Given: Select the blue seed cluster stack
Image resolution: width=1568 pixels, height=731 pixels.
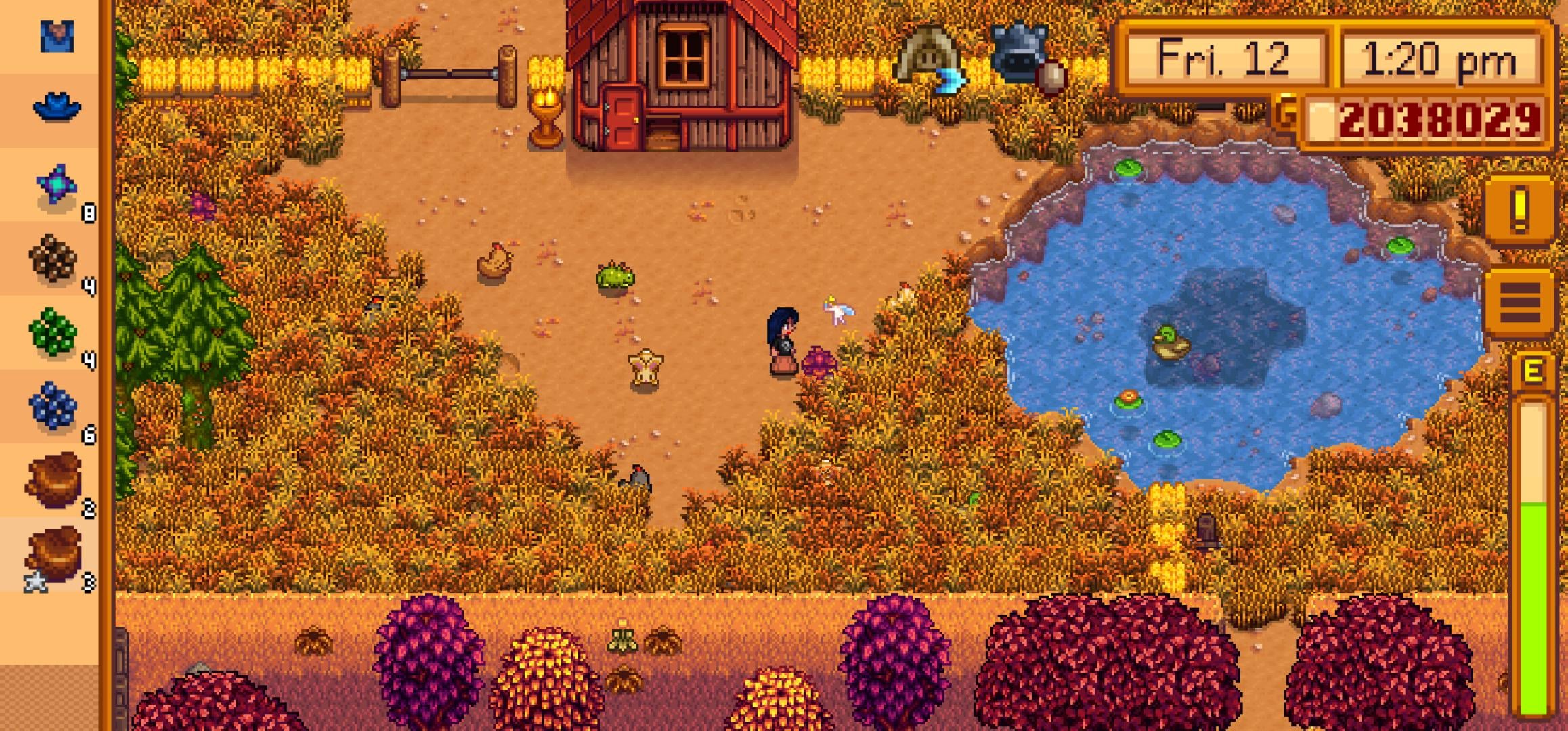Looking at the screenshot, I should (x=54, y=406).
